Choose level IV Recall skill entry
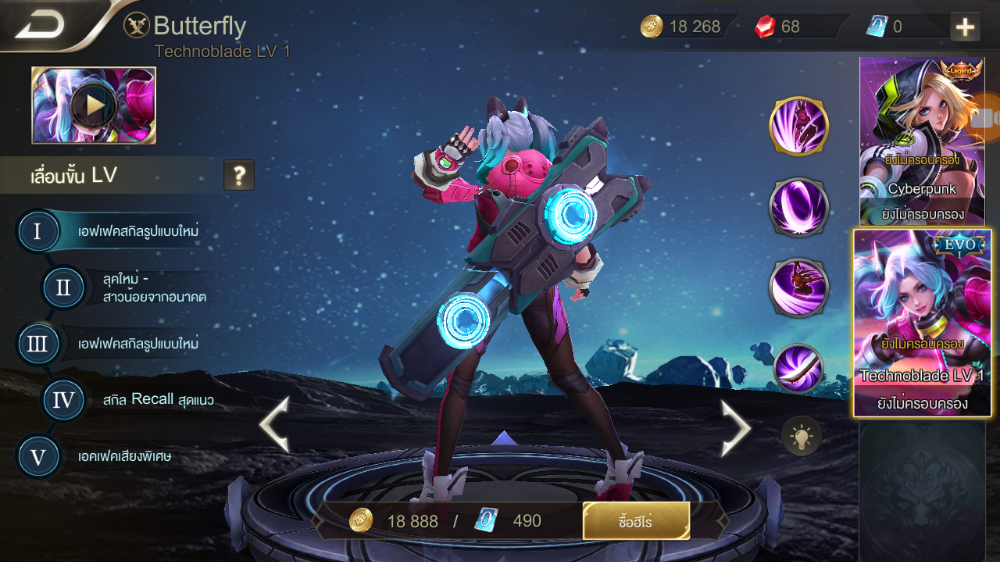Screen dimensions: 1000x562 pyautogui.click(x=63, y=400)
